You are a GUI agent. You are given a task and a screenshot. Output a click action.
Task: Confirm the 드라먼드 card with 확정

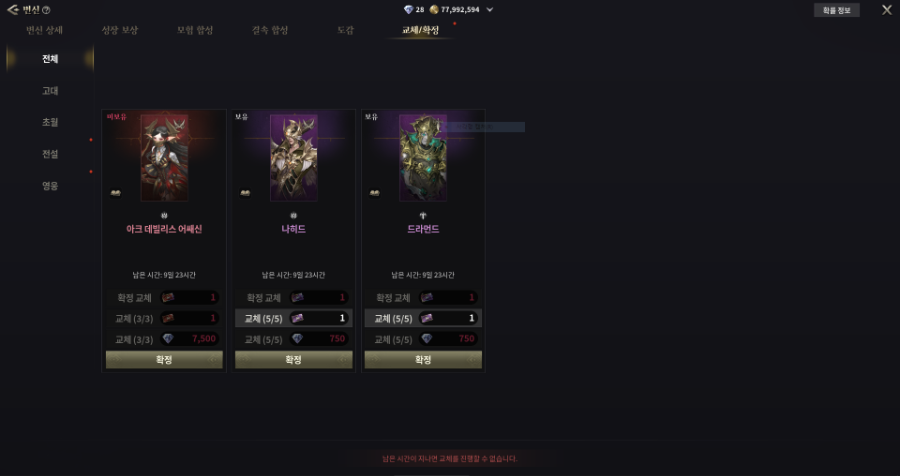click(x=423, y=360)
